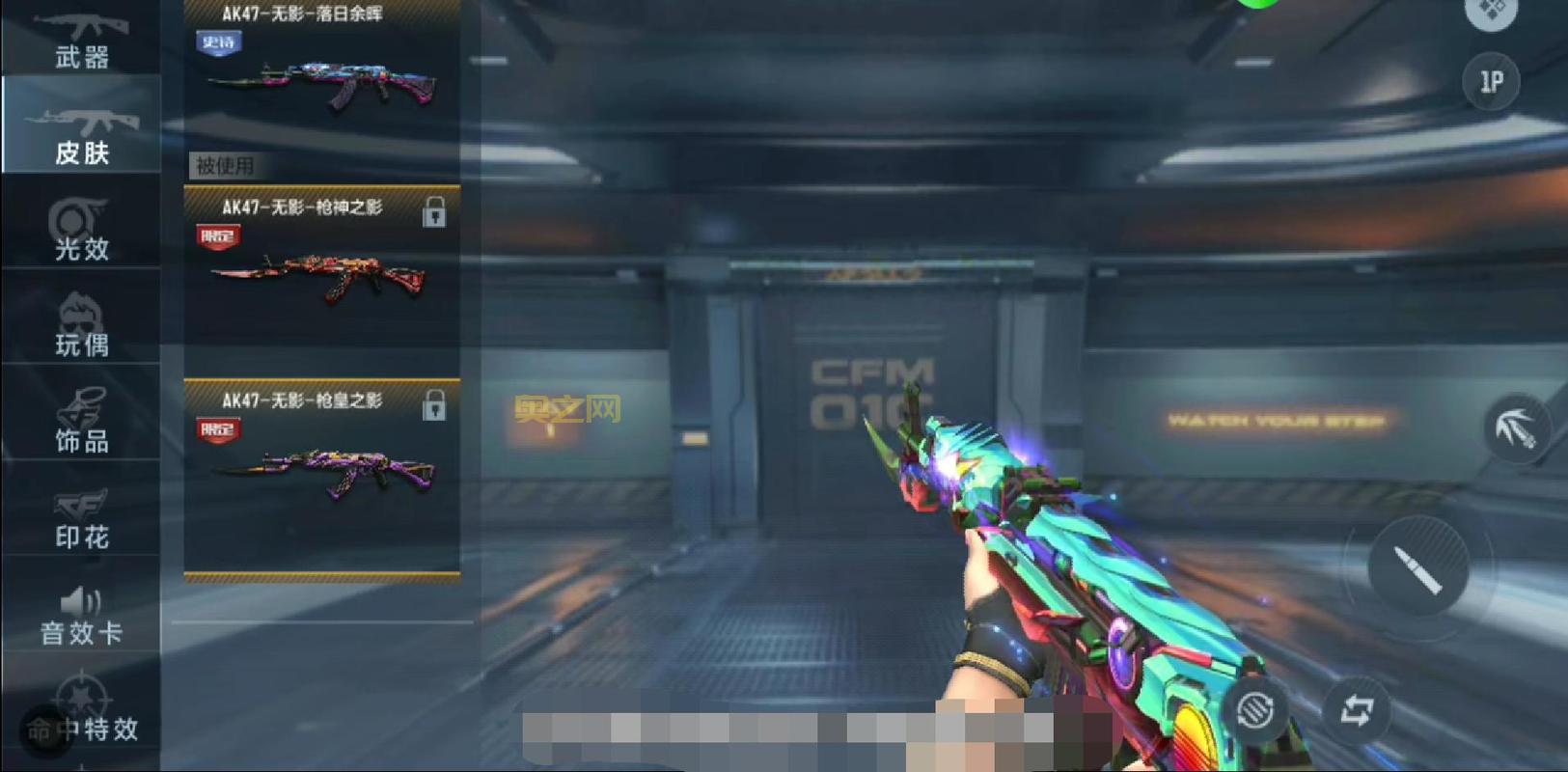This screenshot has width=1568, height=772.
Task: Open the 饰品 accessories tab
Action: [81, 421]
